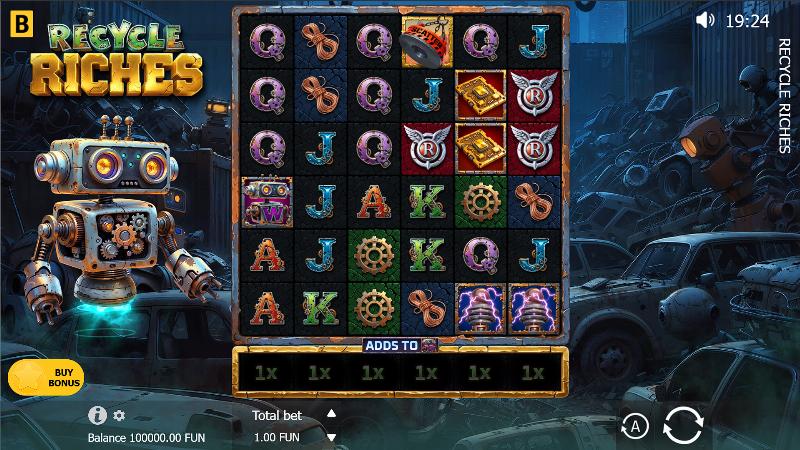The image size is (800, 450).
Task: Open settings via the gear icon
Action: coord(120,415)
